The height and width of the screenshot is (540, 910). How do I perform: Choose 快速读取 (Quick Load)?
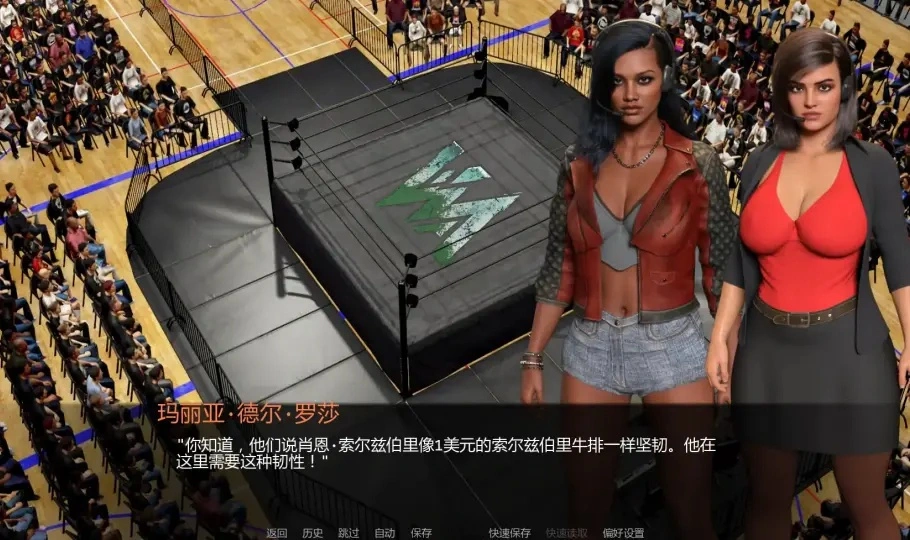tap(567, 533)
